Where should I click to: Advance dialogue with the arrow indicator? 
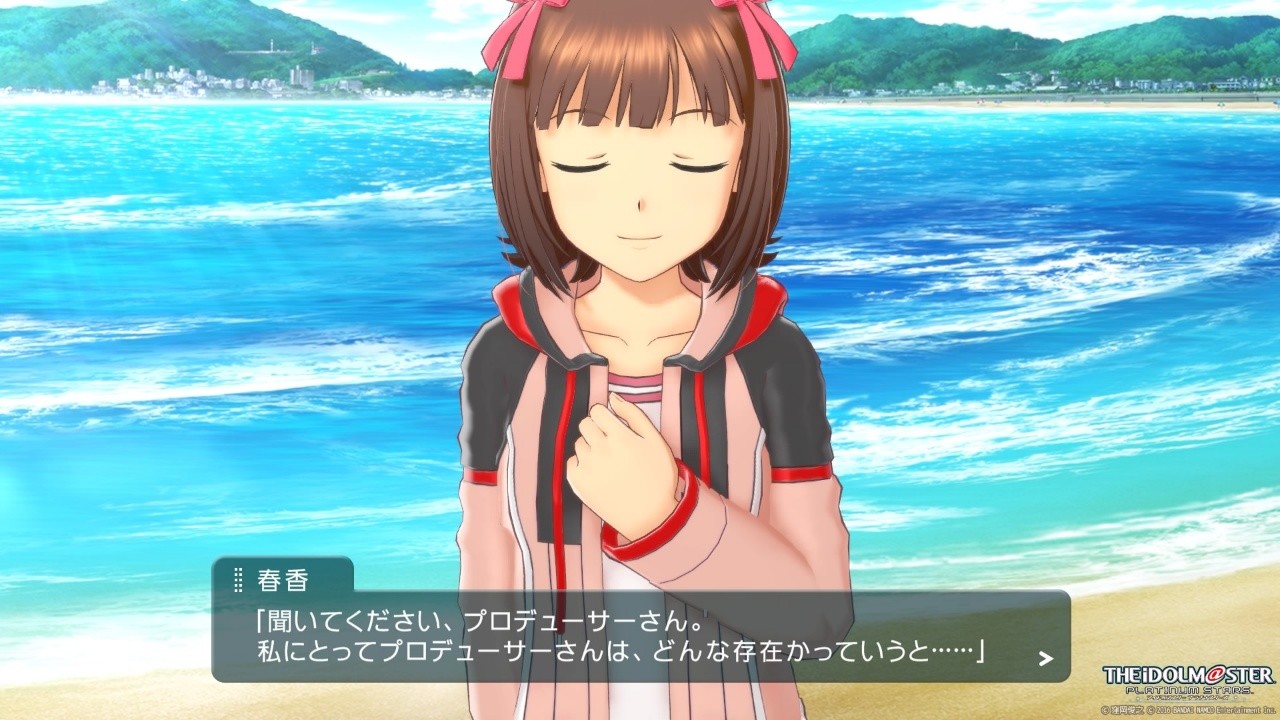[x=1045, y=658]
